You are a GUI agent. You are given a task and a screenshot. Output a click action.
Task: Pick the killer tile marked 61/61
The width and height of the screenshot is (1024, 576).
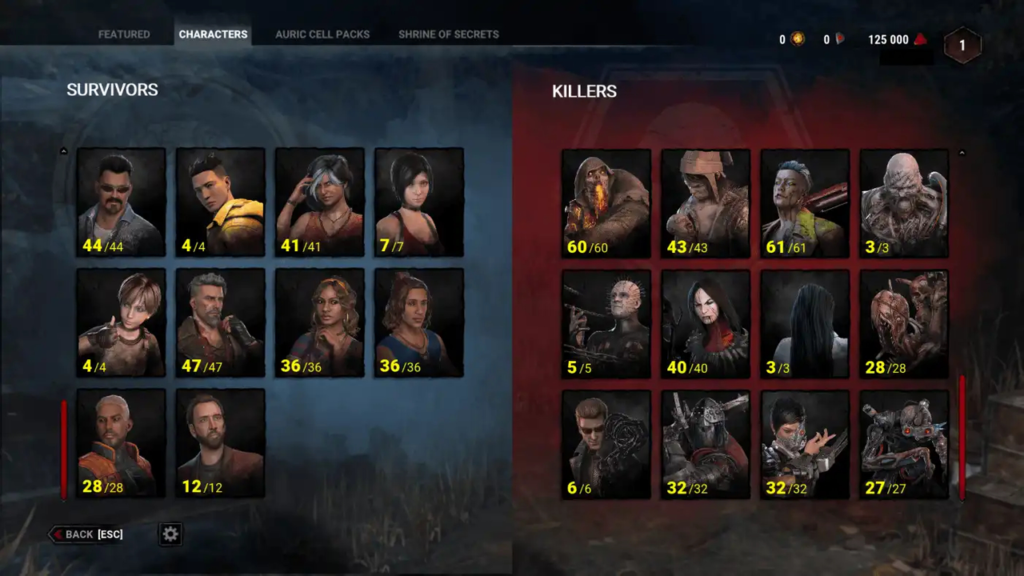(805, 204)
